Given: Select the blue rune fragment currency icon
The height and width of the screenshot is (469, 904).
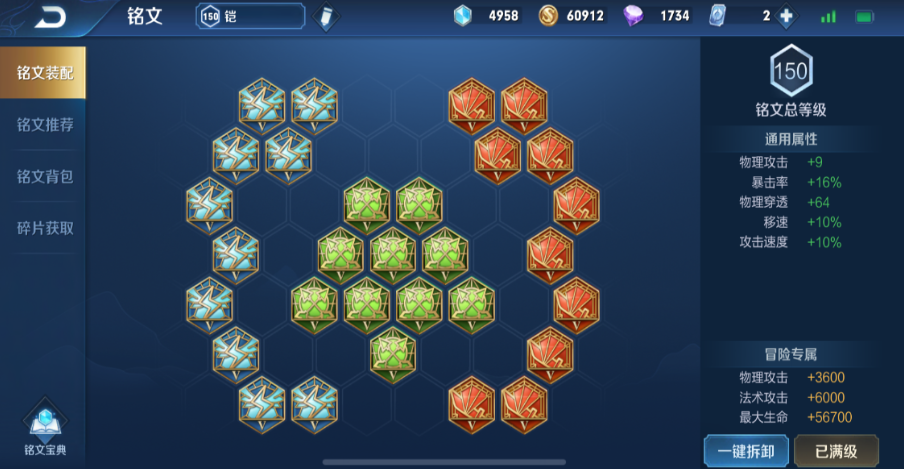Looking at the screenshot, I should (x=463, y=16).
